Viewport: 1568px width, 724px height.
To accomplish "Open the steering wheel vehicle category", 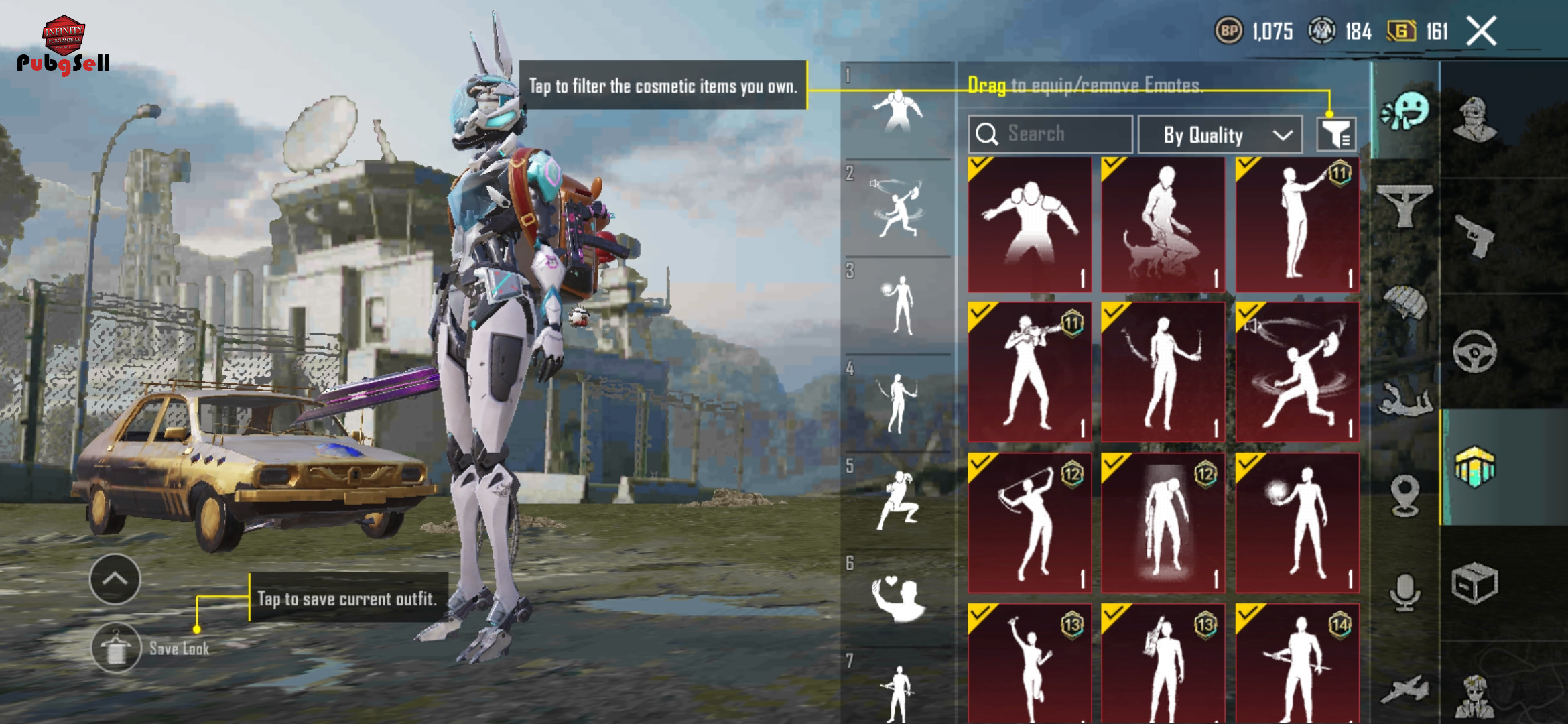I will tap(1474, 351).
